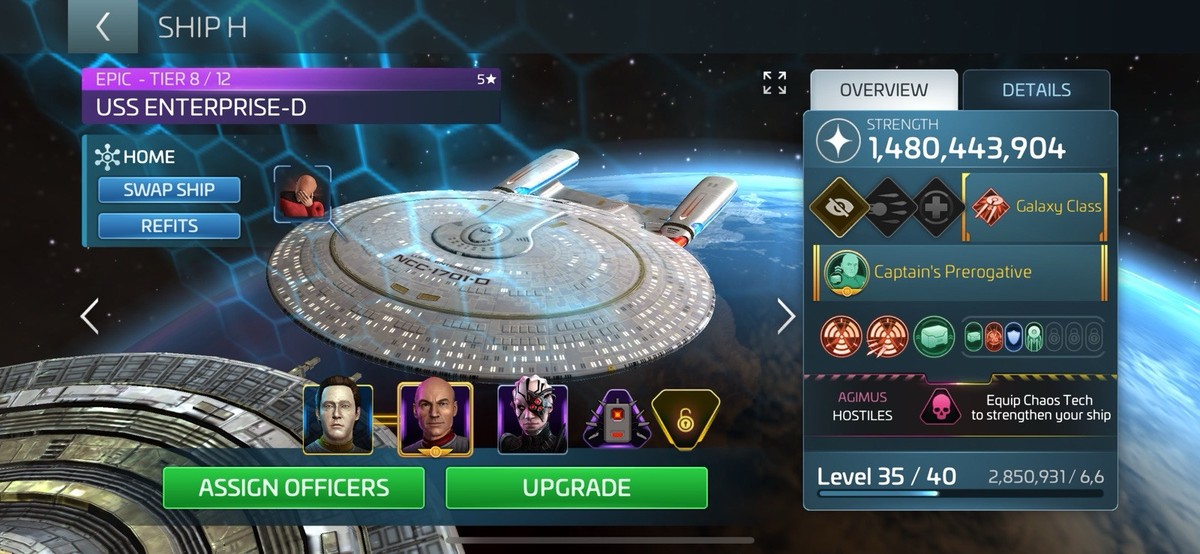Upgrade the USS Enterprise-D
Screen dimensions: 1200x554
pyautogui.click(x=576, y=488)
